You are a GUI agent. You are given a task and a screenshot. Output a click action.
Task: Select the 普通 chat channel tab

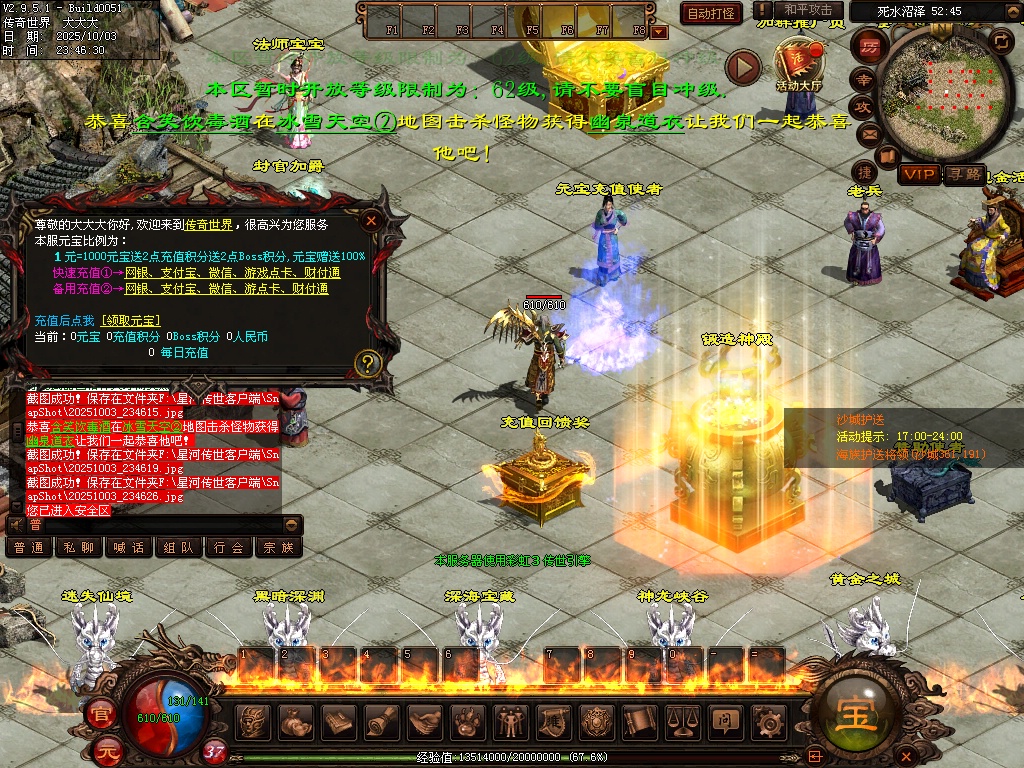coord(29,547)
